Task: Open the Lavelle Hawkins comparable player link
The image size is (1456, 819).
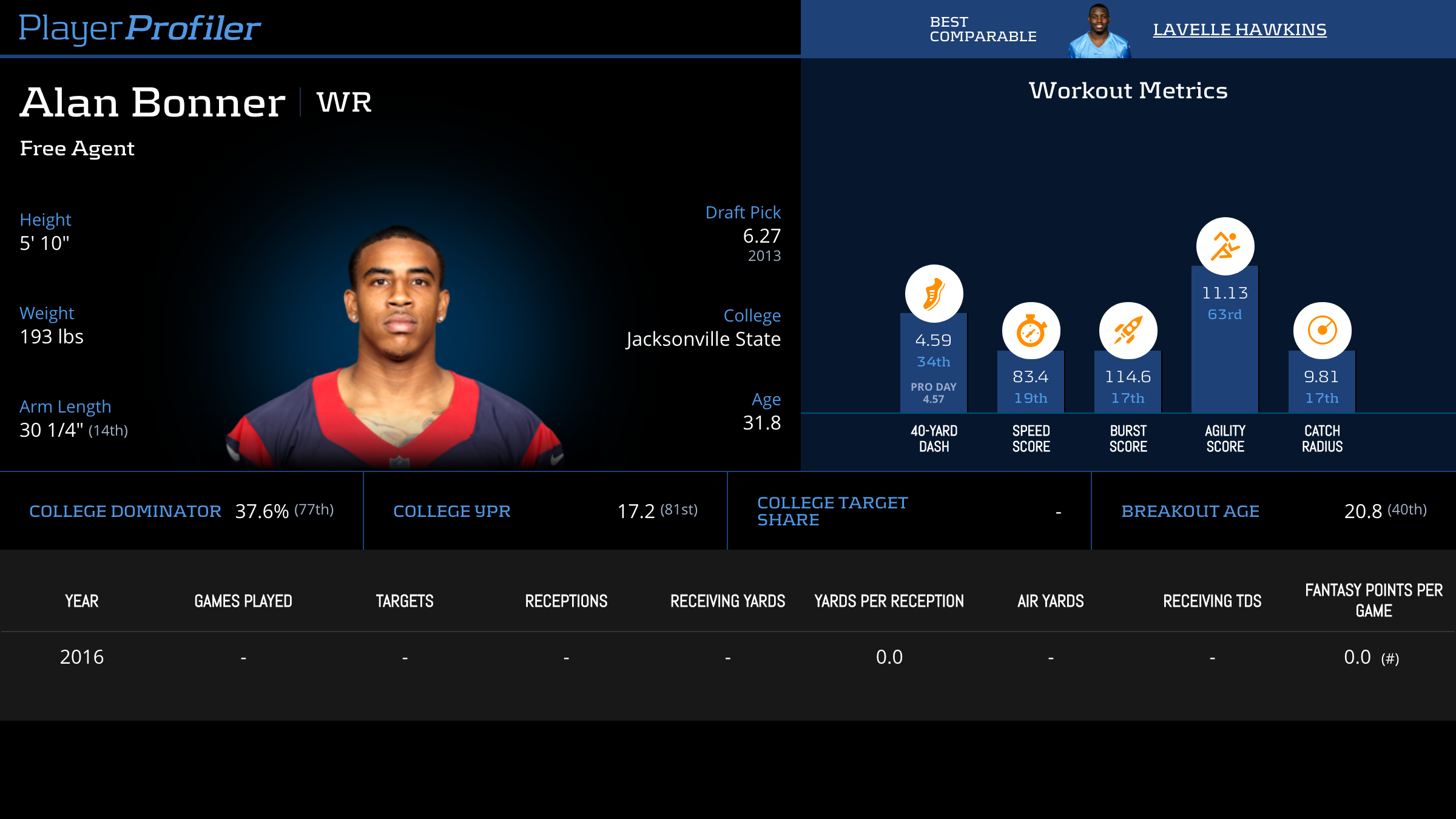Action: pos(1239,29)
